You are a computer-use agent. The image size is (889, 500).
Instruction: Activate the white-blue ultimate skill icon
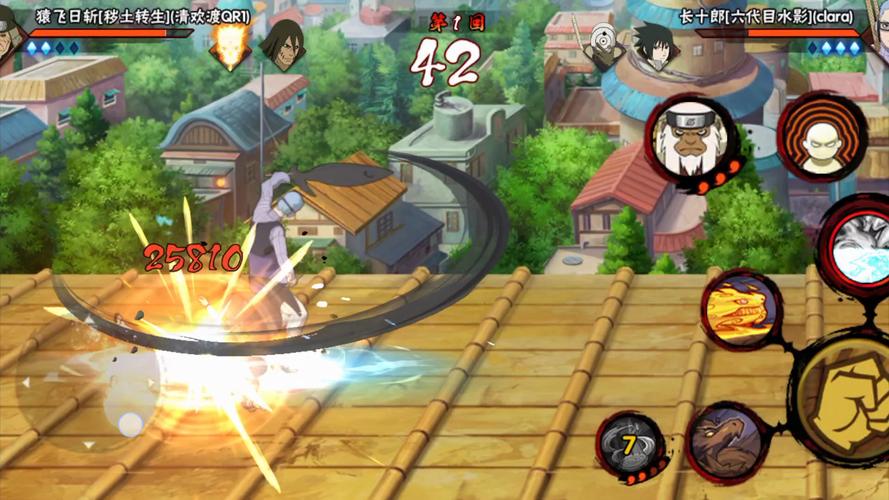(860, 243)
